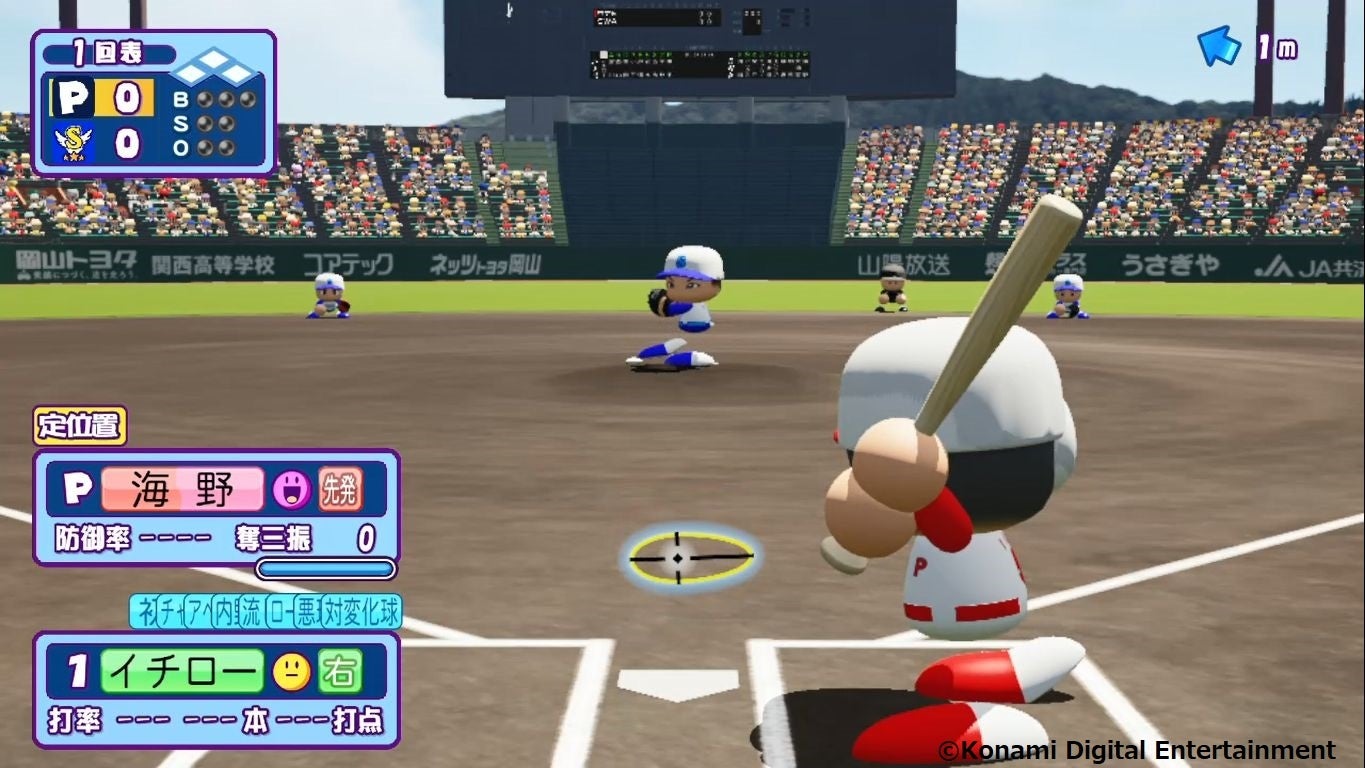This screenshot has height=768, width=1365.
Task: Select the 定位置 fielding position label
Action: 80,425
